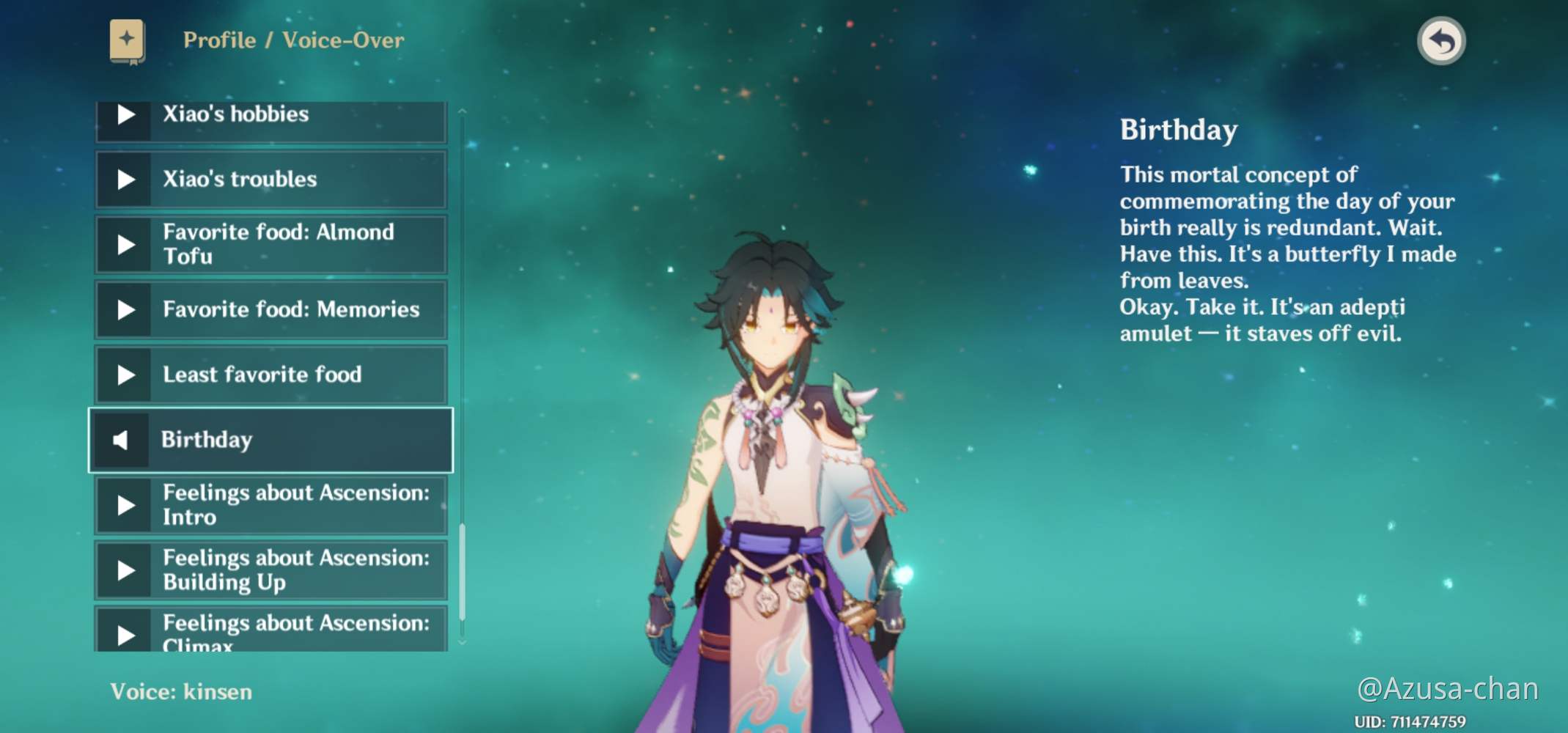Click the back arrow at top right
This screenshot has height=733, width=1568.
pyautogui.click(x=1441, y=42)
